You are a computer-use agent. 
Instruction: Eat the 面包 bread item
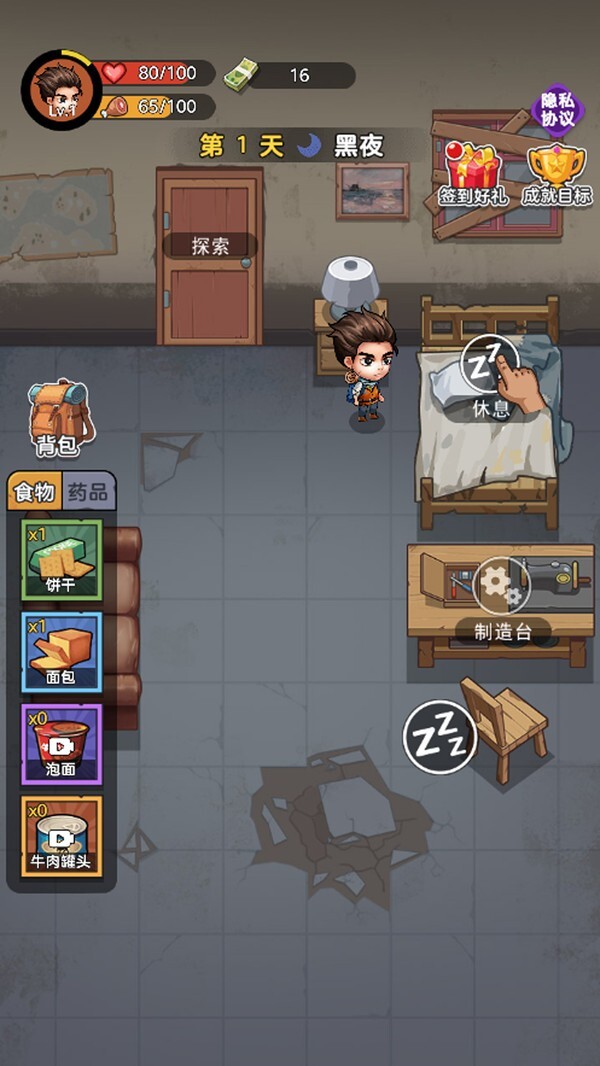61,652
